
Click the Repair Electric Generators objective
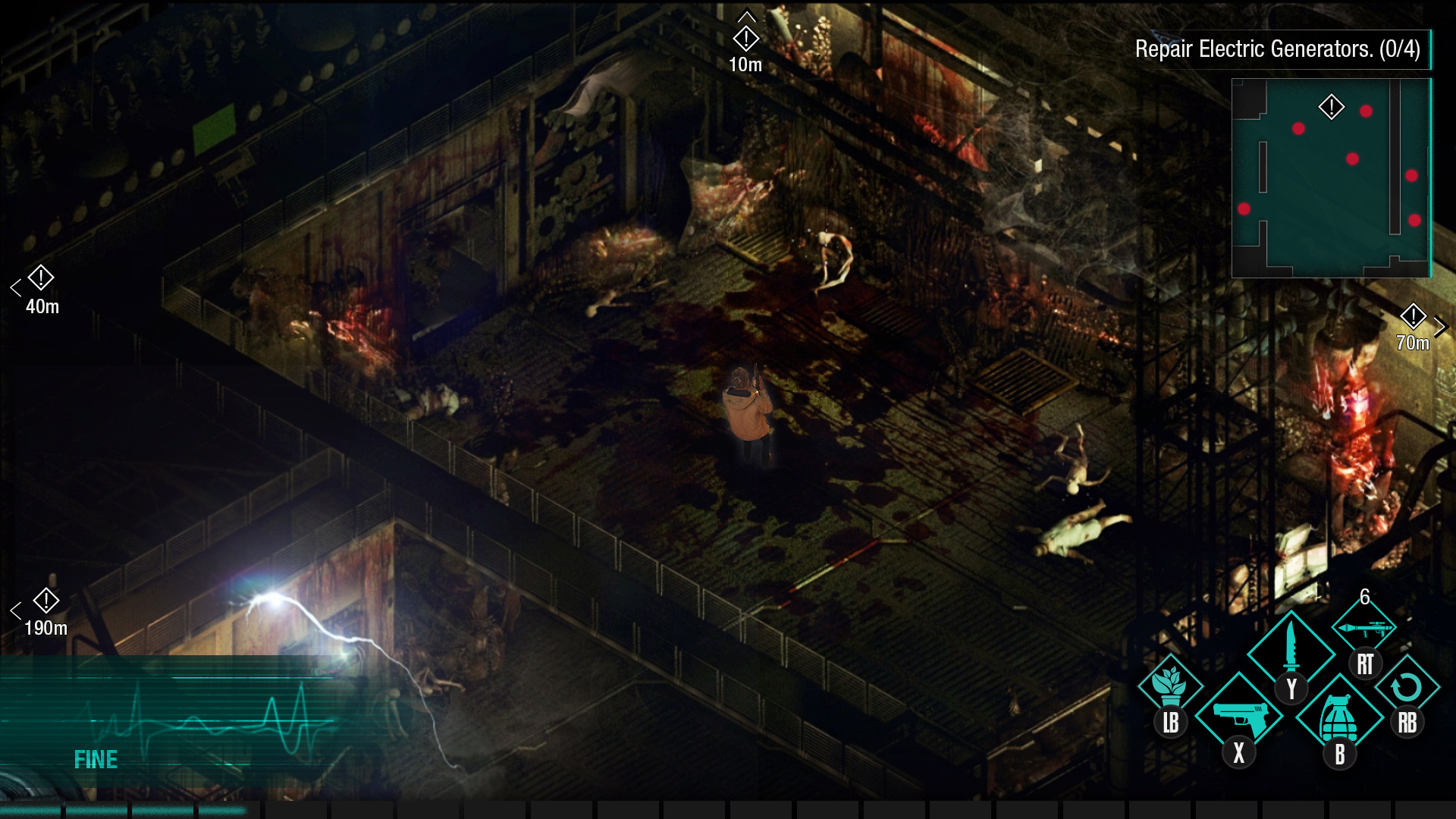(1277, 49)
